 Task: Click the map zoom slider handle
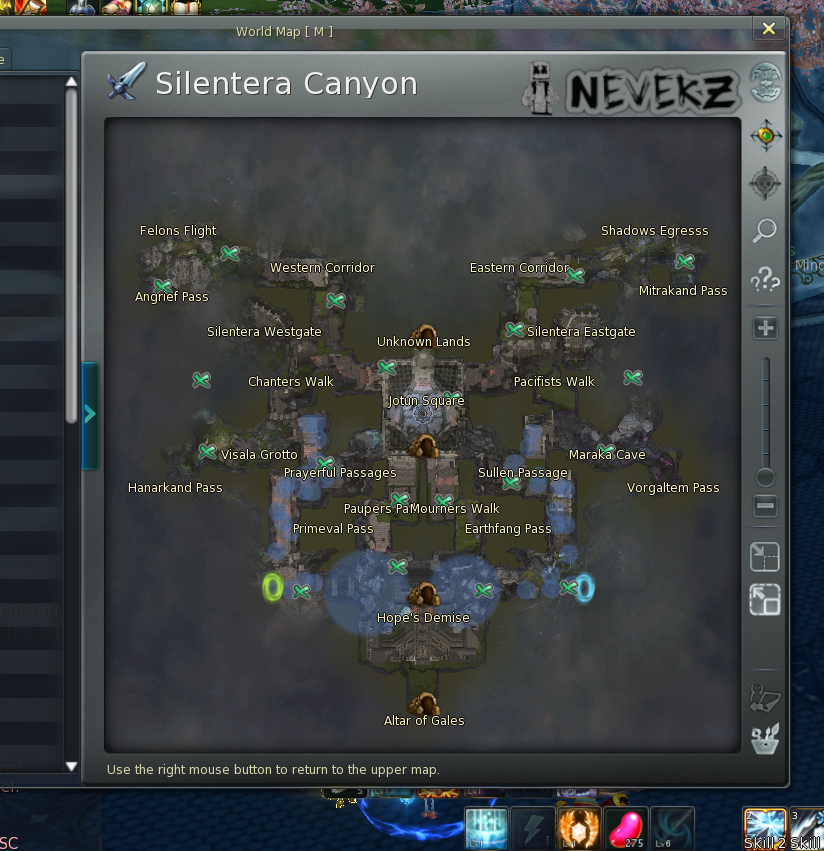[x=765, y=477]
